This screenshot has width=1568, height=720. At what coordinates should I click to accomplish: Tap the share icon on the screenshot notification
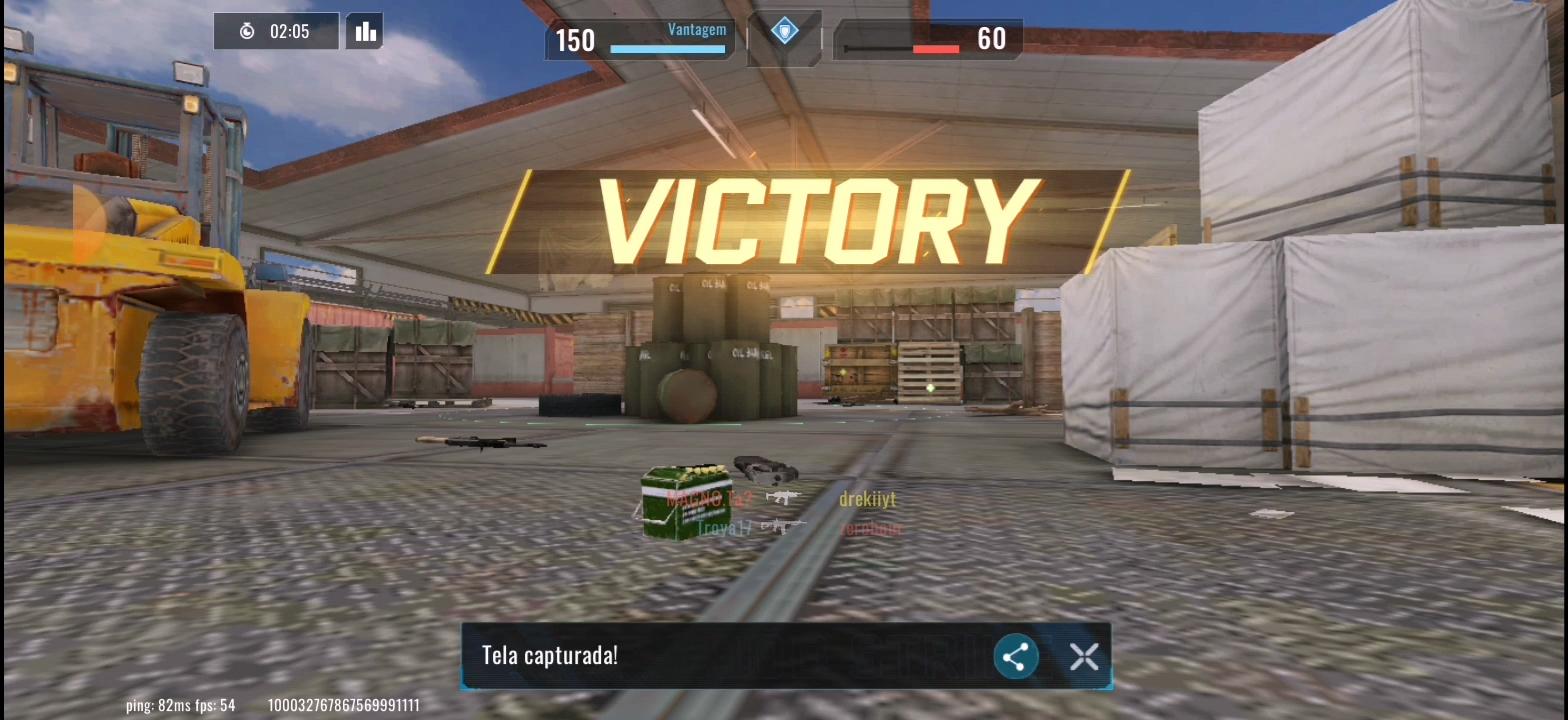[1014, 656]
